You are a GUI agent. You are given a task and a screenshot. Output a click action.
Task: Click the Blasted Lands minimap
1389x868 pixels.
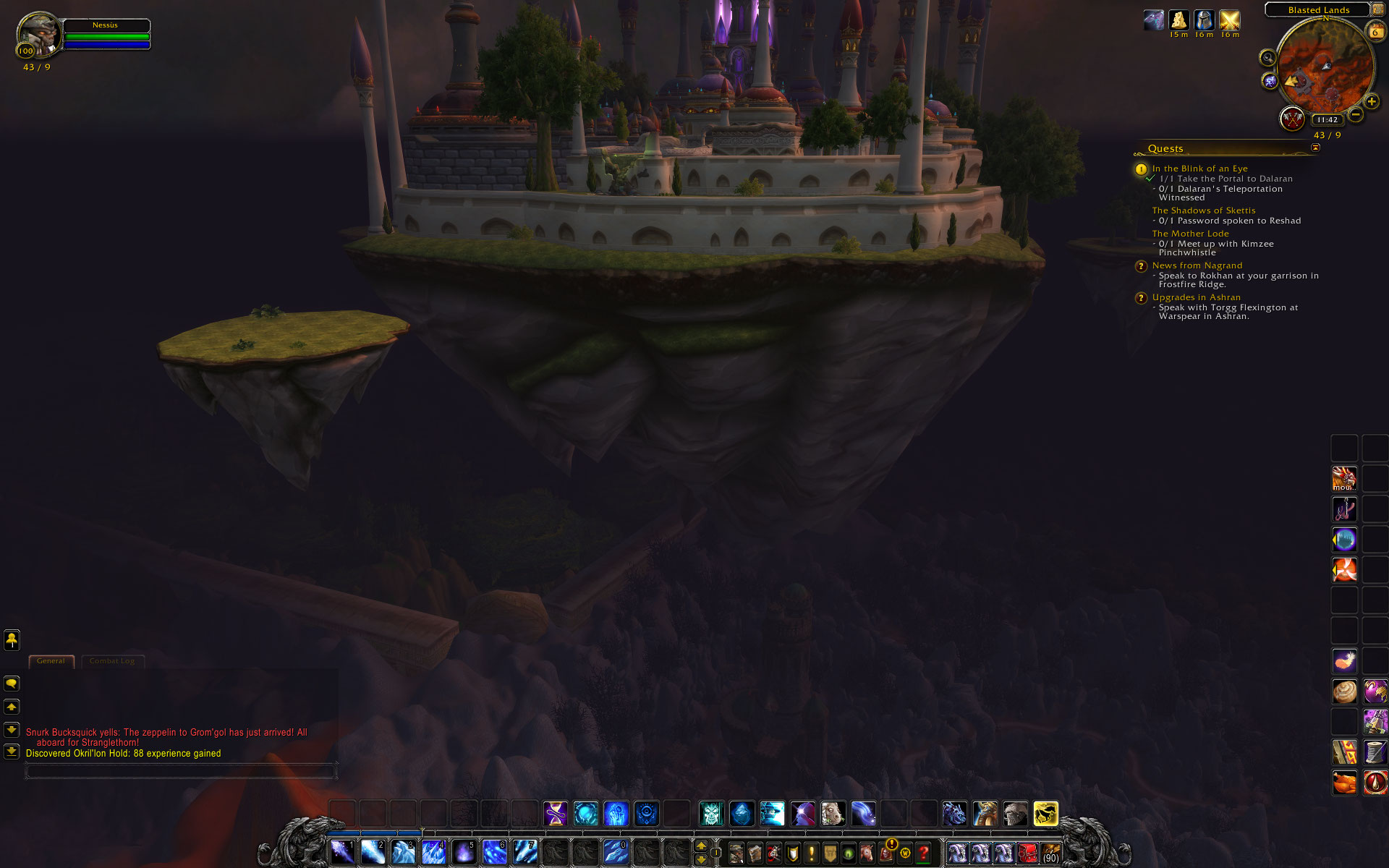coord(1325,69)
